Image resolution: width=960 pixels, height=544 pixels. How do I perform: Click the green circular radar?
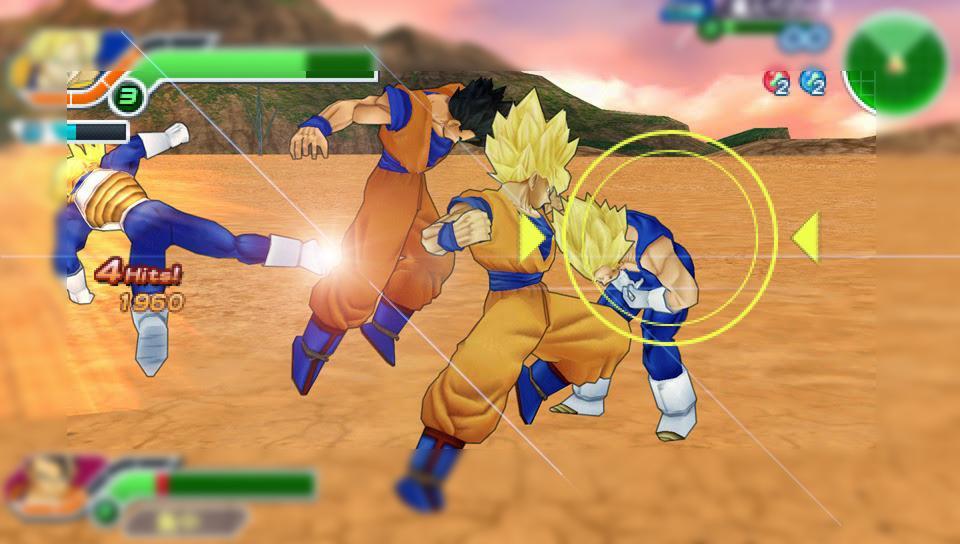[895, 62]
